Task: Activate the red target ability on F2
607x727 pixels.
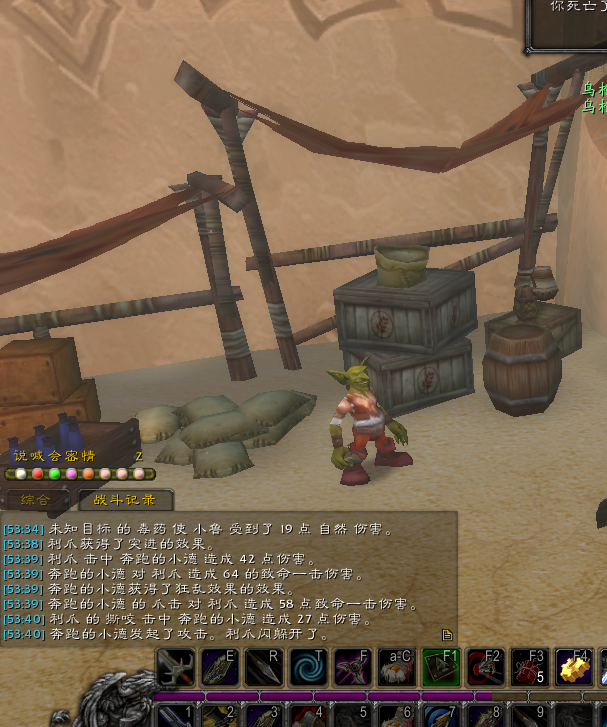Action: pos(485,667)
